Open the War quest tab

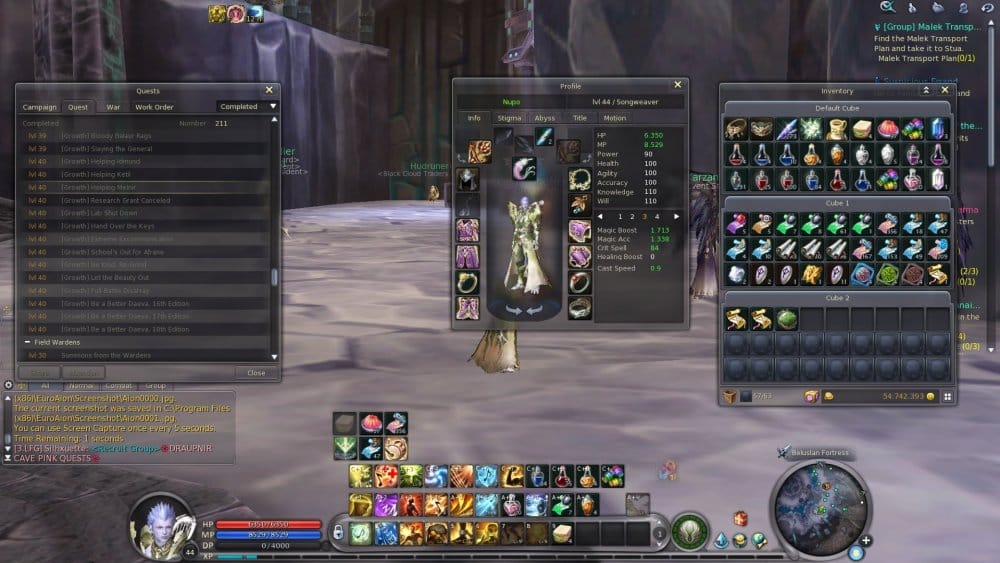click(113, 107)
